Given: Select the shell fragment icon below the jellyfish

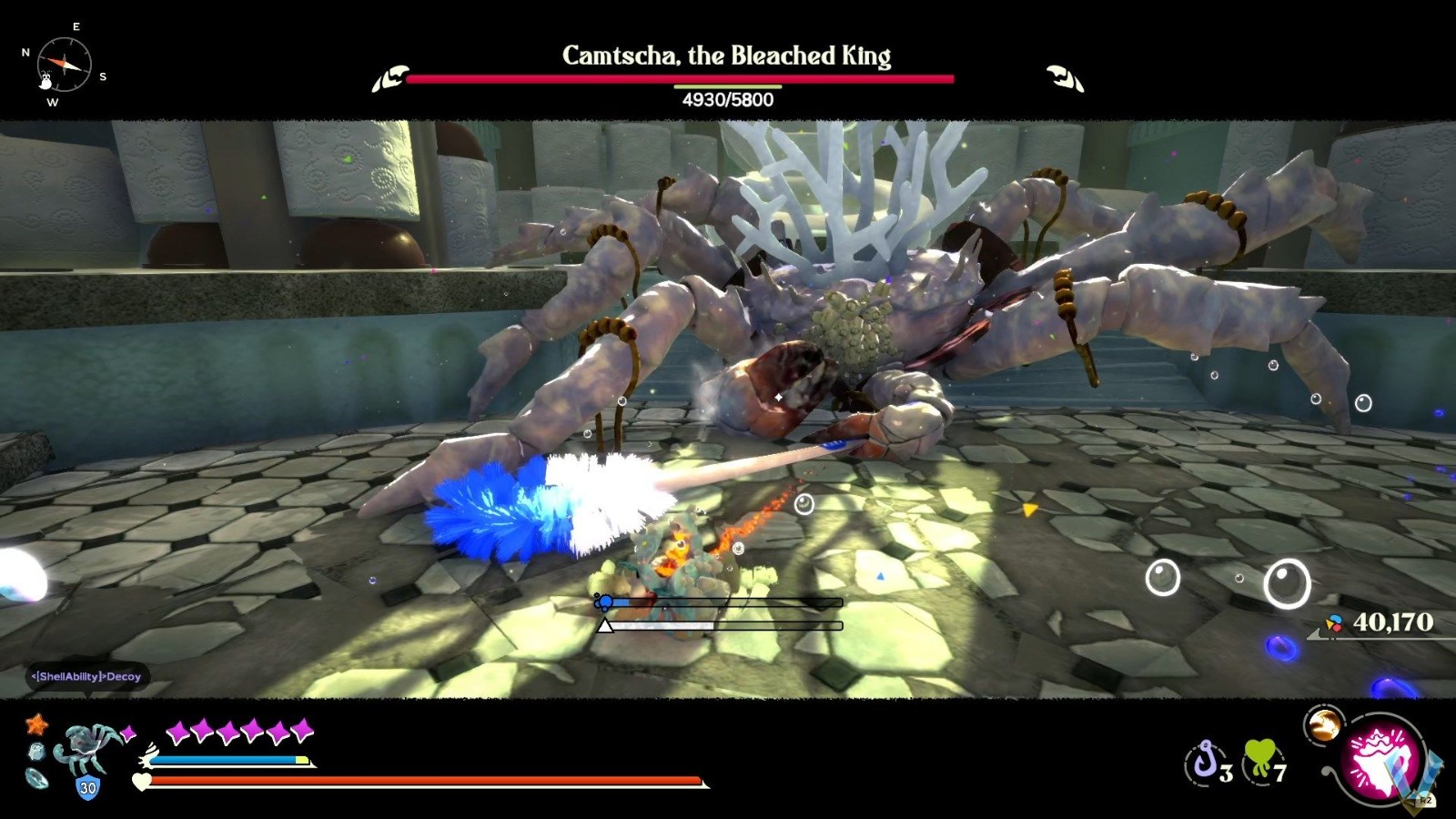Looking at the screenshot, I should [35, 778].
